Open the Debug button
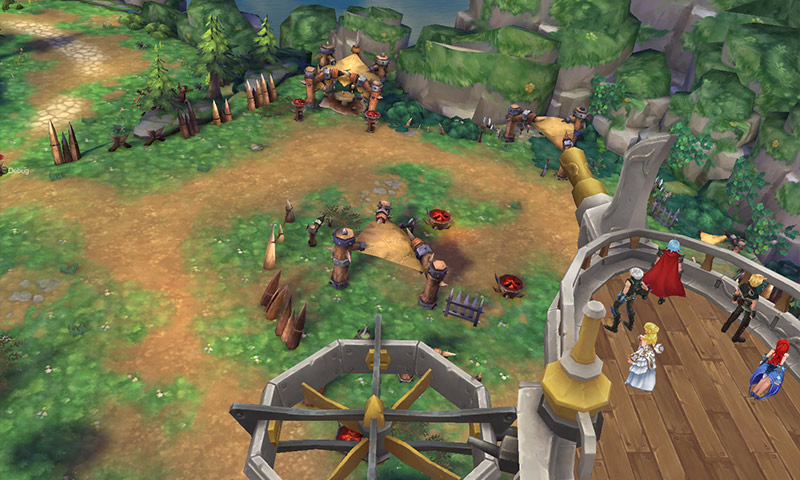 (17, 171)
